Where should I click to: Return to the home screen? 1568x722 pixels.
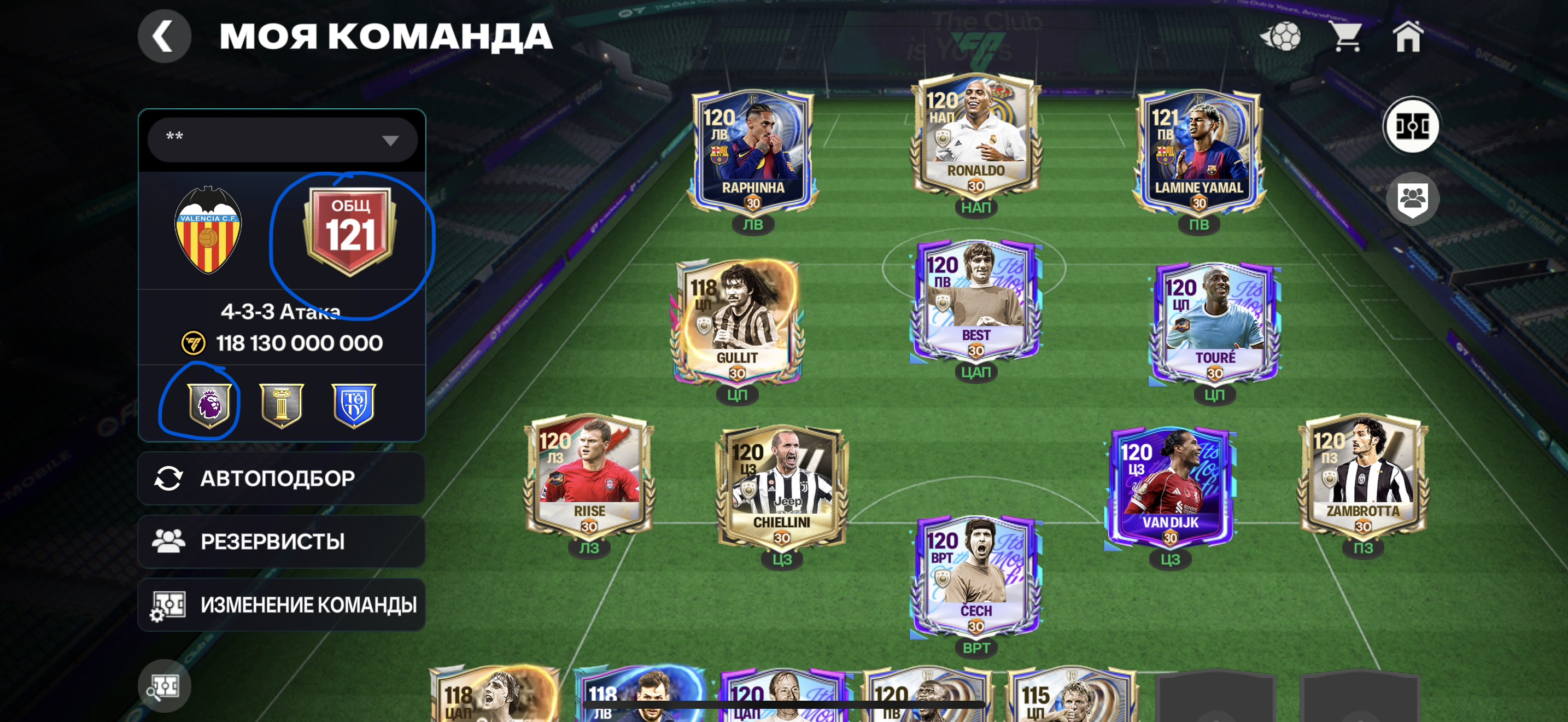coord(1407,37)
